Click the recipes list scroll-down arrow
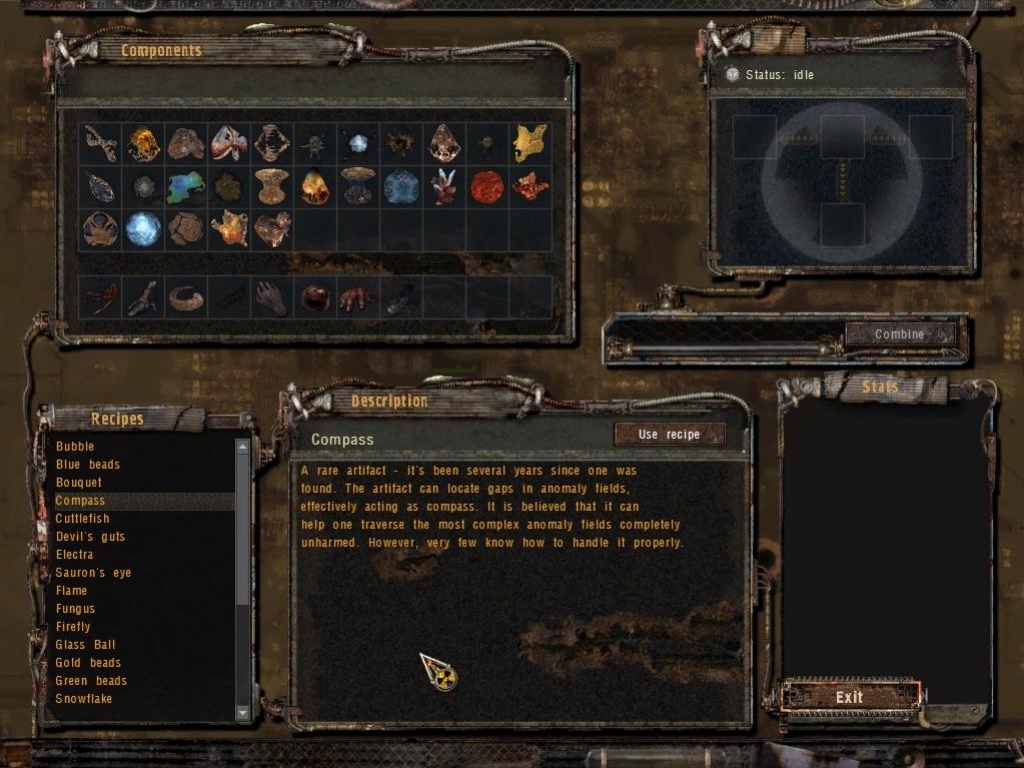 (243, 712)
